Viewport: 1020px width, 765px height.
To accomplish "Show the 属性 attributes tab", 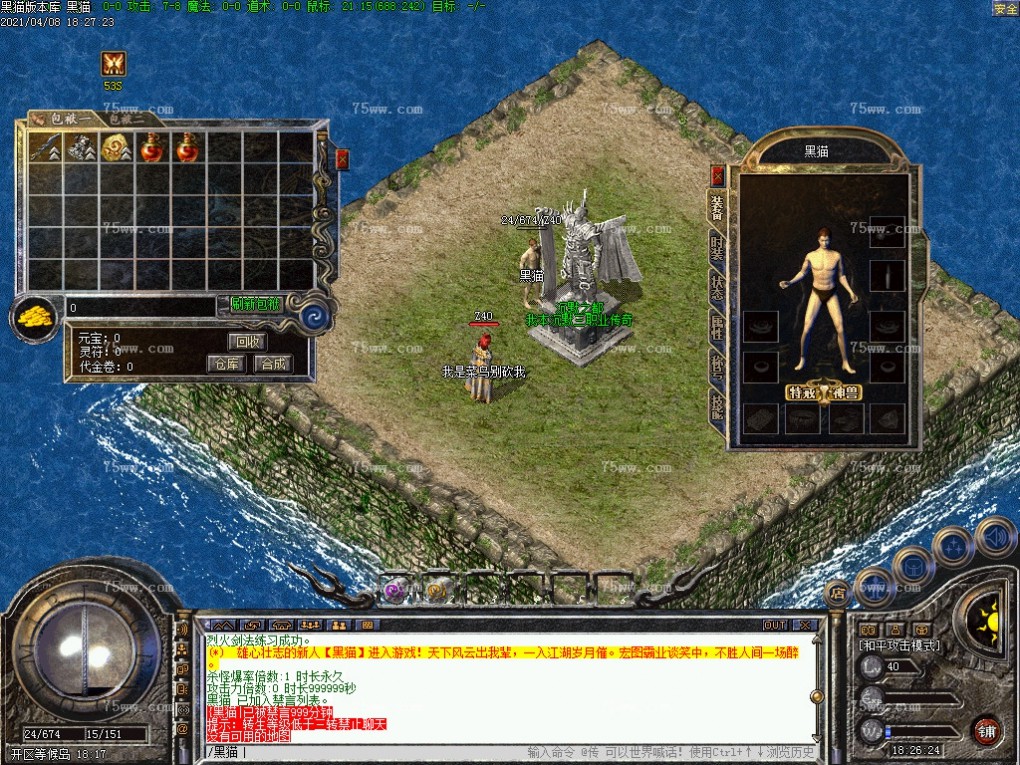I will point(717,326).
